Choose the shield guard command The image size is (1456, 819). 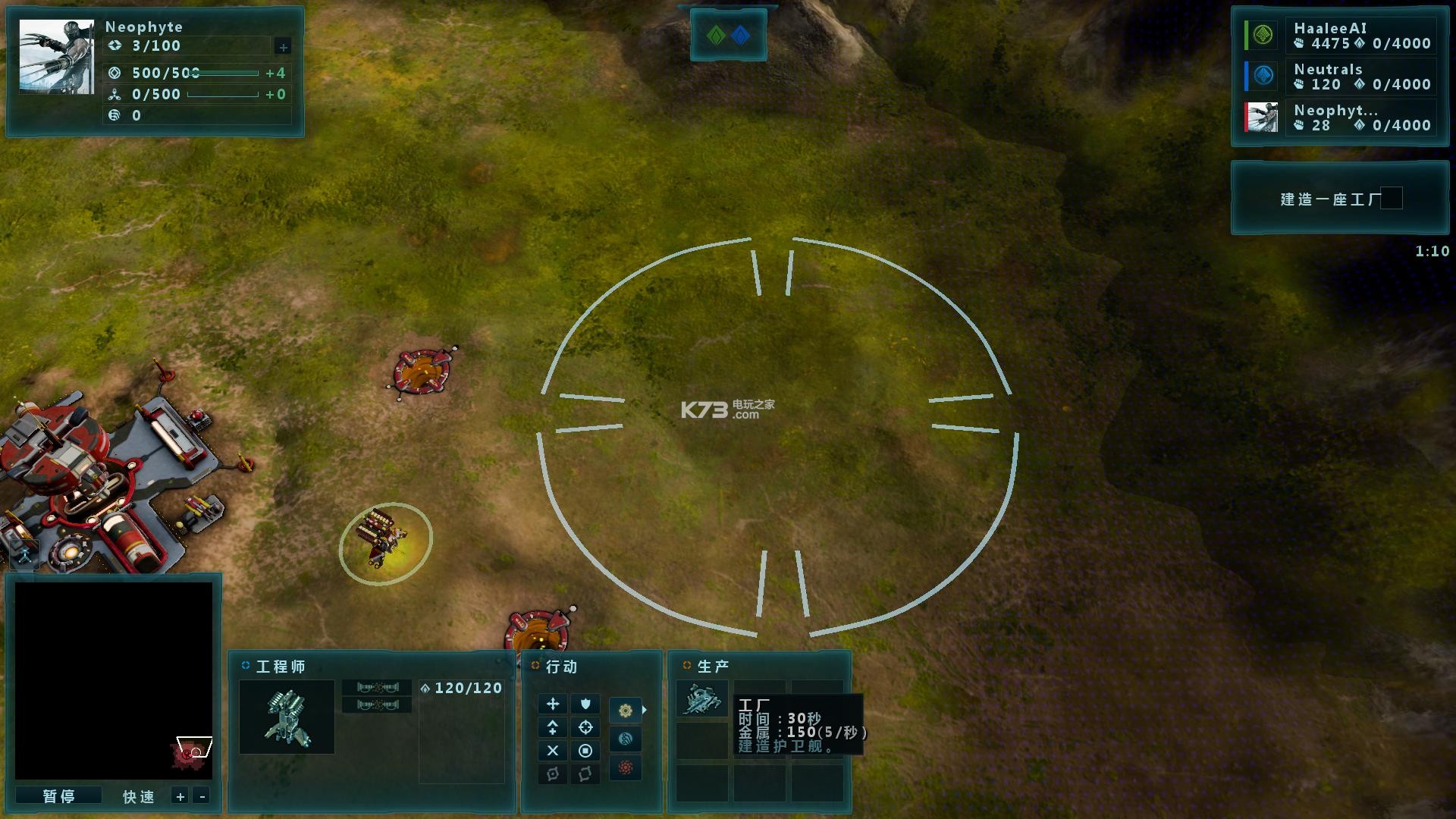tap(585, 704)
